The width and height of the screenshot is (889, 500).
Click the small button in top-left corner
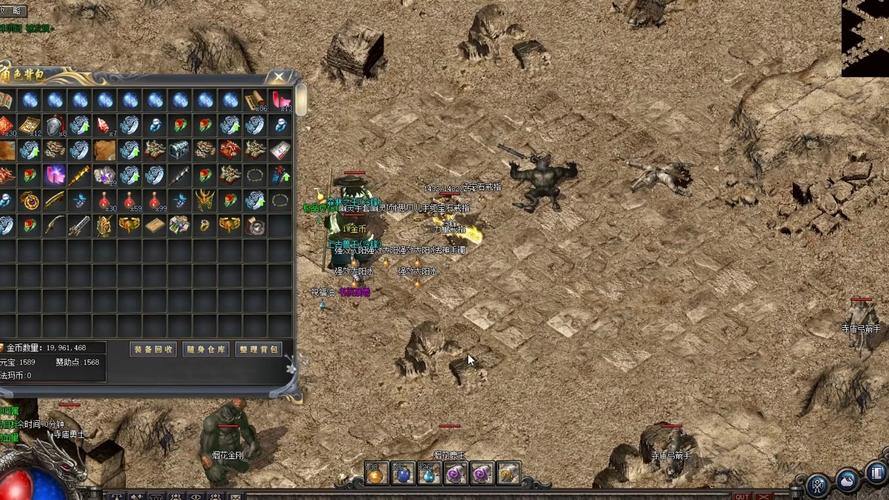click(14, 11)
